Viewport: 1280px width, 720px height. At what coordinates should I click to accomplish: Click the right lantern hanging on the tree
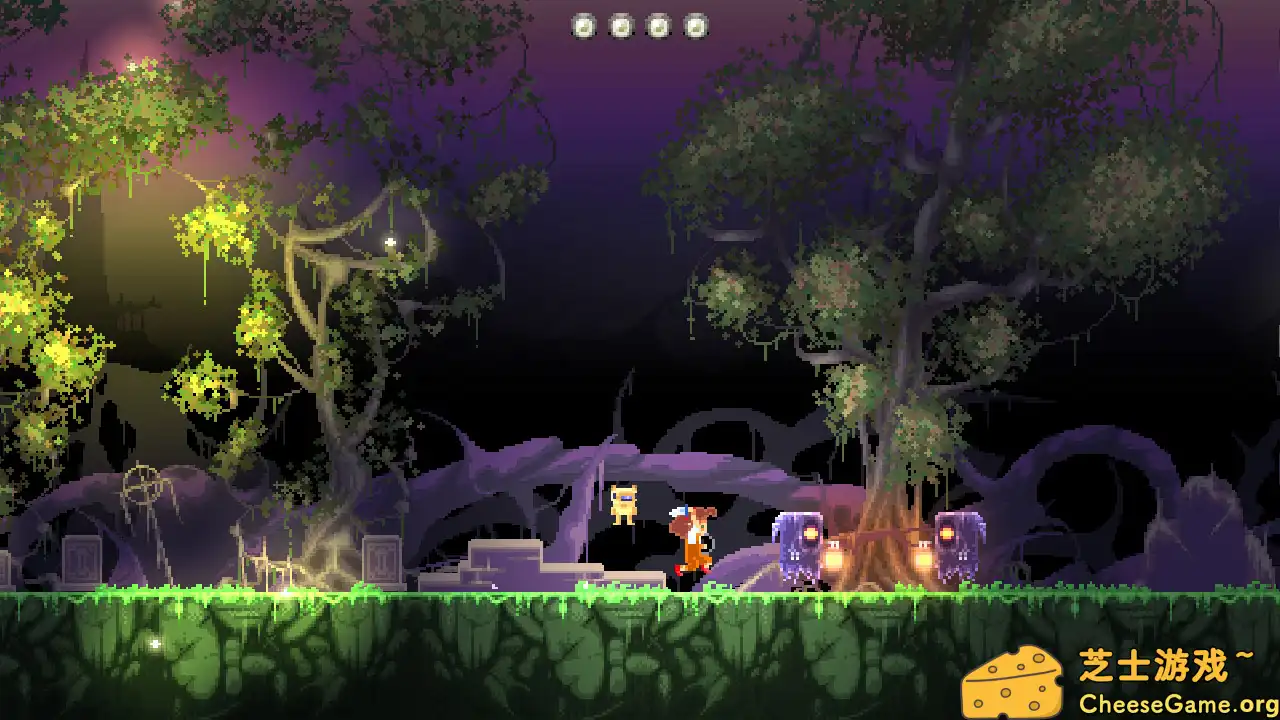pyautogui.click(x=925, y=556)
